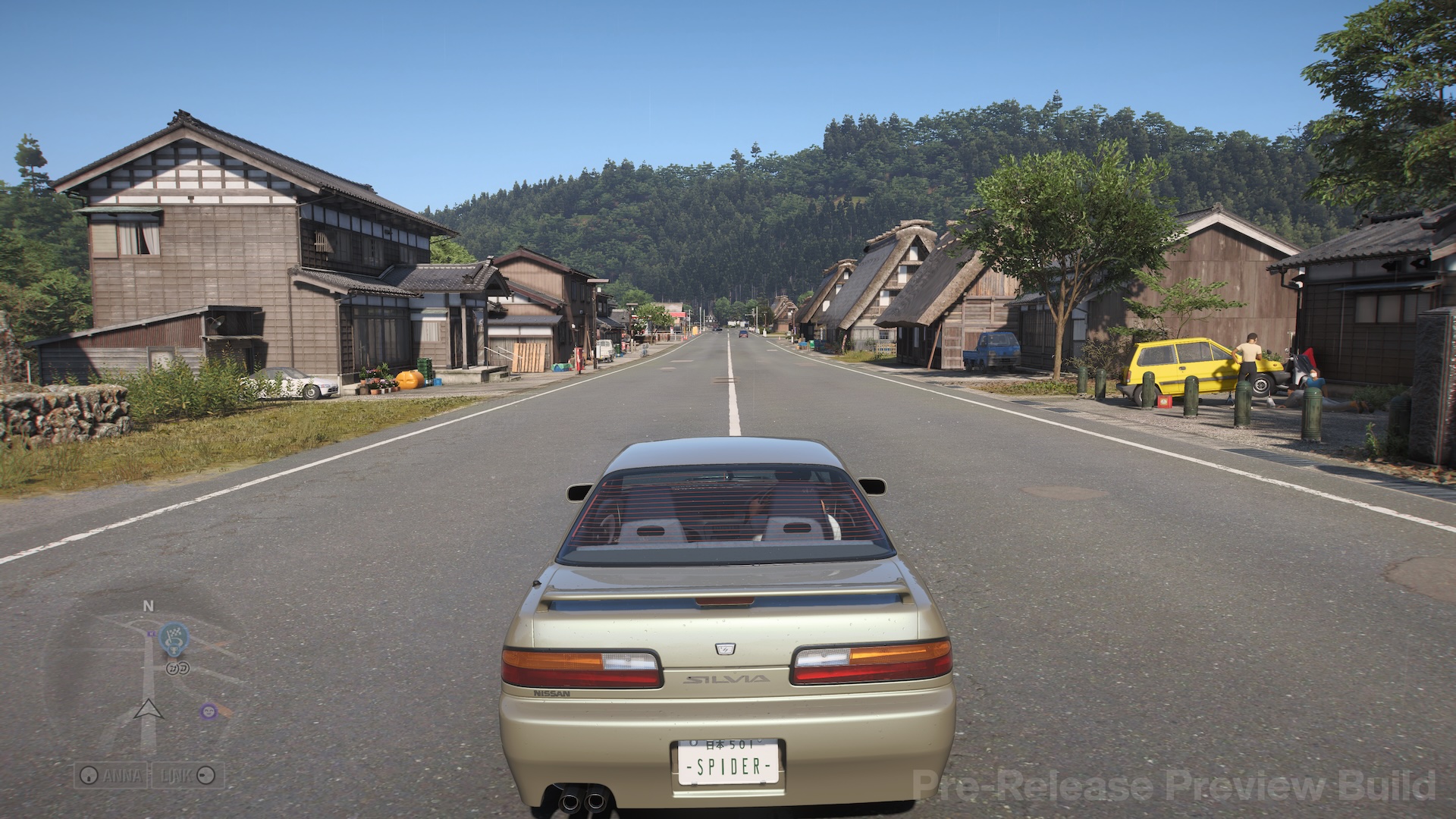
Task: Select the paired circular markers on the minimap
Action: [x=177, y=669]
